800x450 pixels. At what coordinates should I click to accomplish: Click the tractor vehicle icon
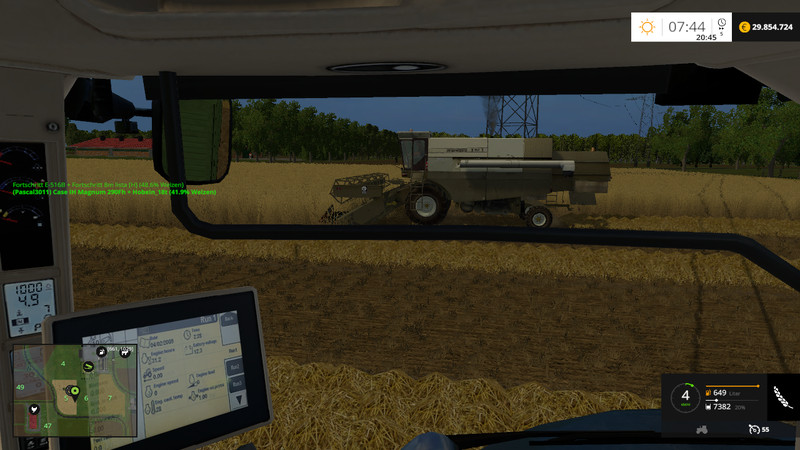tap(702, 429)
